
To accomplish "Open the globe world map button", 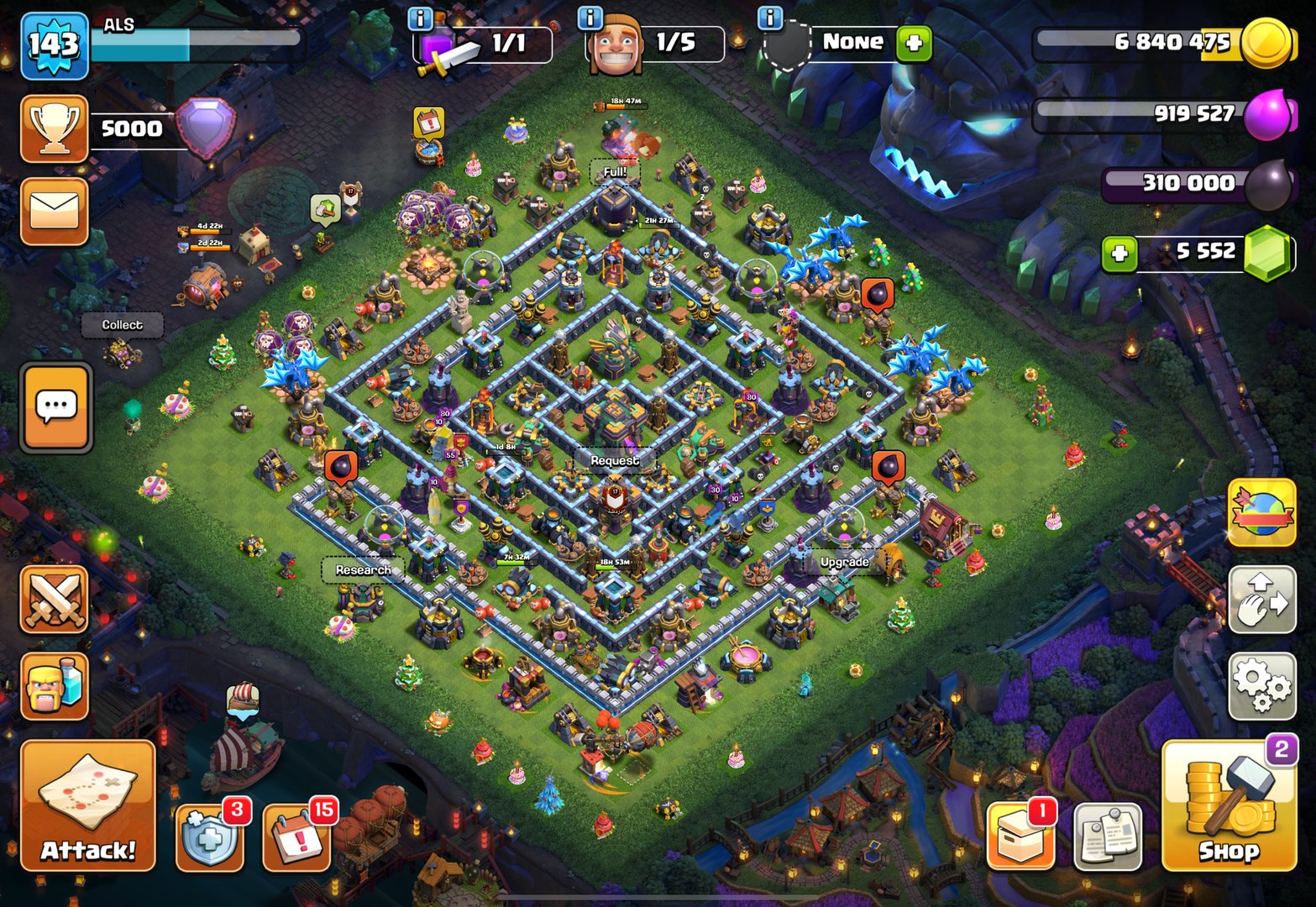I will click(1262, 512).
